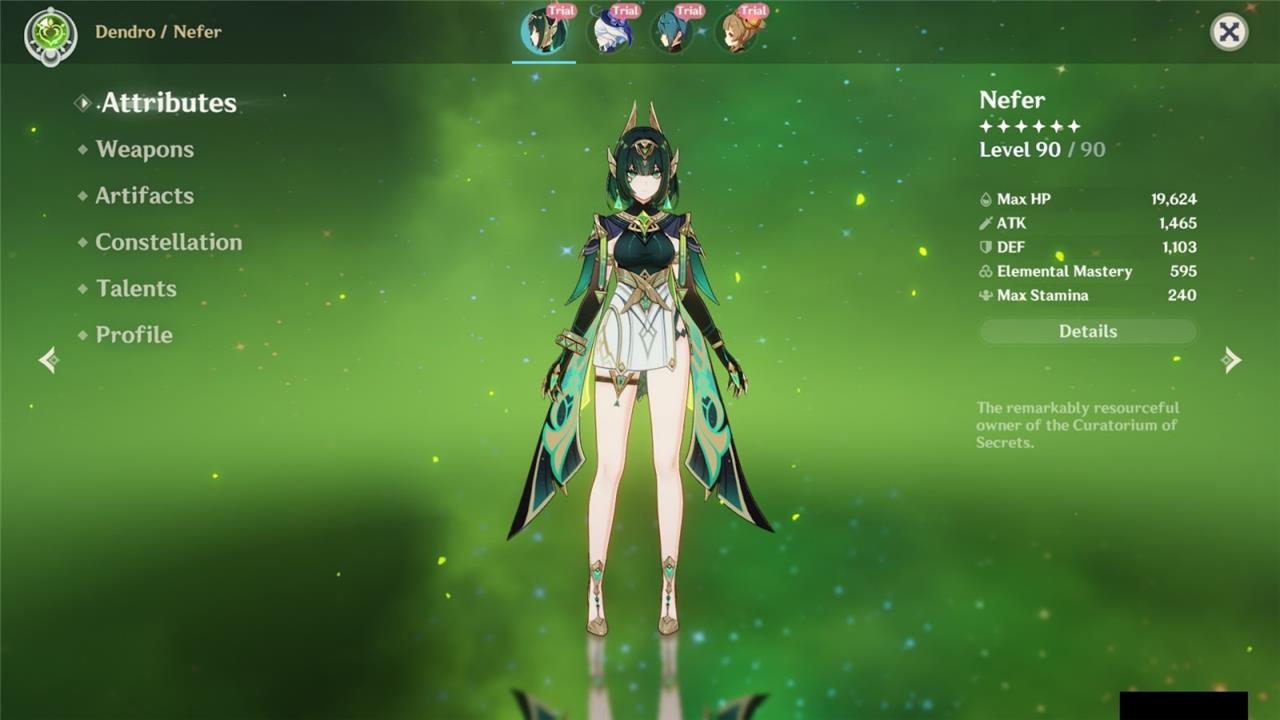Image resolution: width=1280 pixels, height=720 pixels.
Task: Pick the teal-haired trial character portrait
Action: tap(672, 31)
